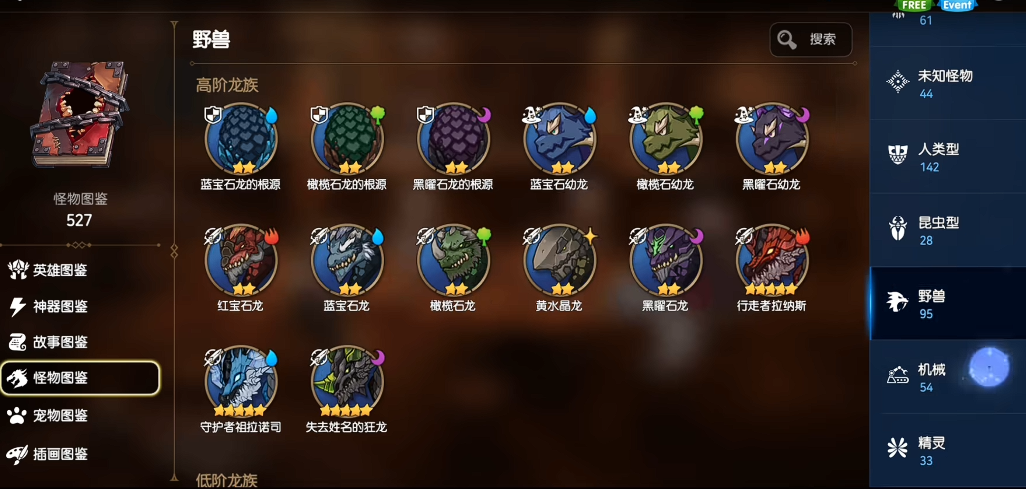Switch to the 未知怪物 category

pyautogui.click(x=944, y=83)
